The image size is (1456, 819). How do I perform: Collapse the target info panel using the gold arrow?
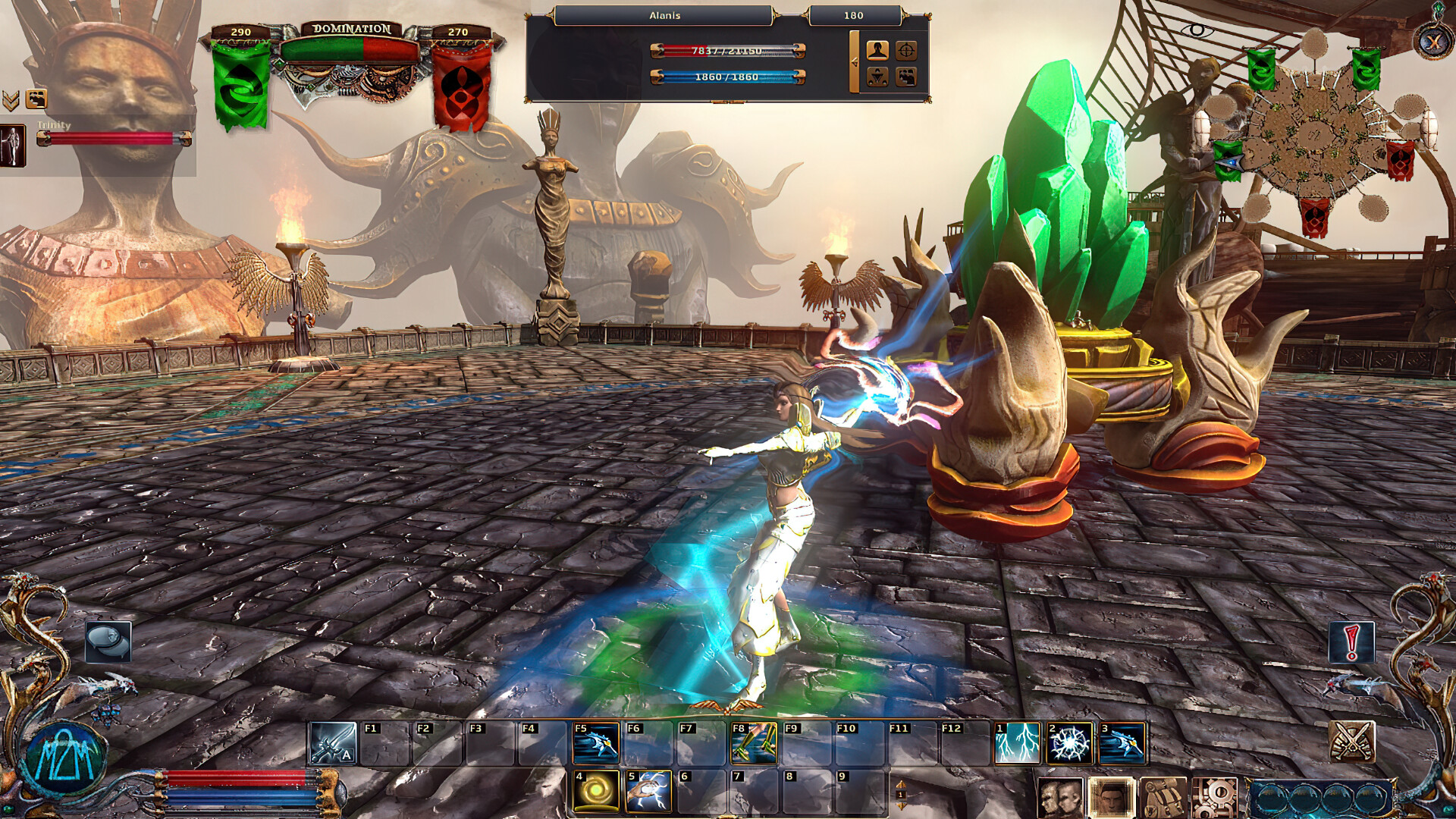855,61
